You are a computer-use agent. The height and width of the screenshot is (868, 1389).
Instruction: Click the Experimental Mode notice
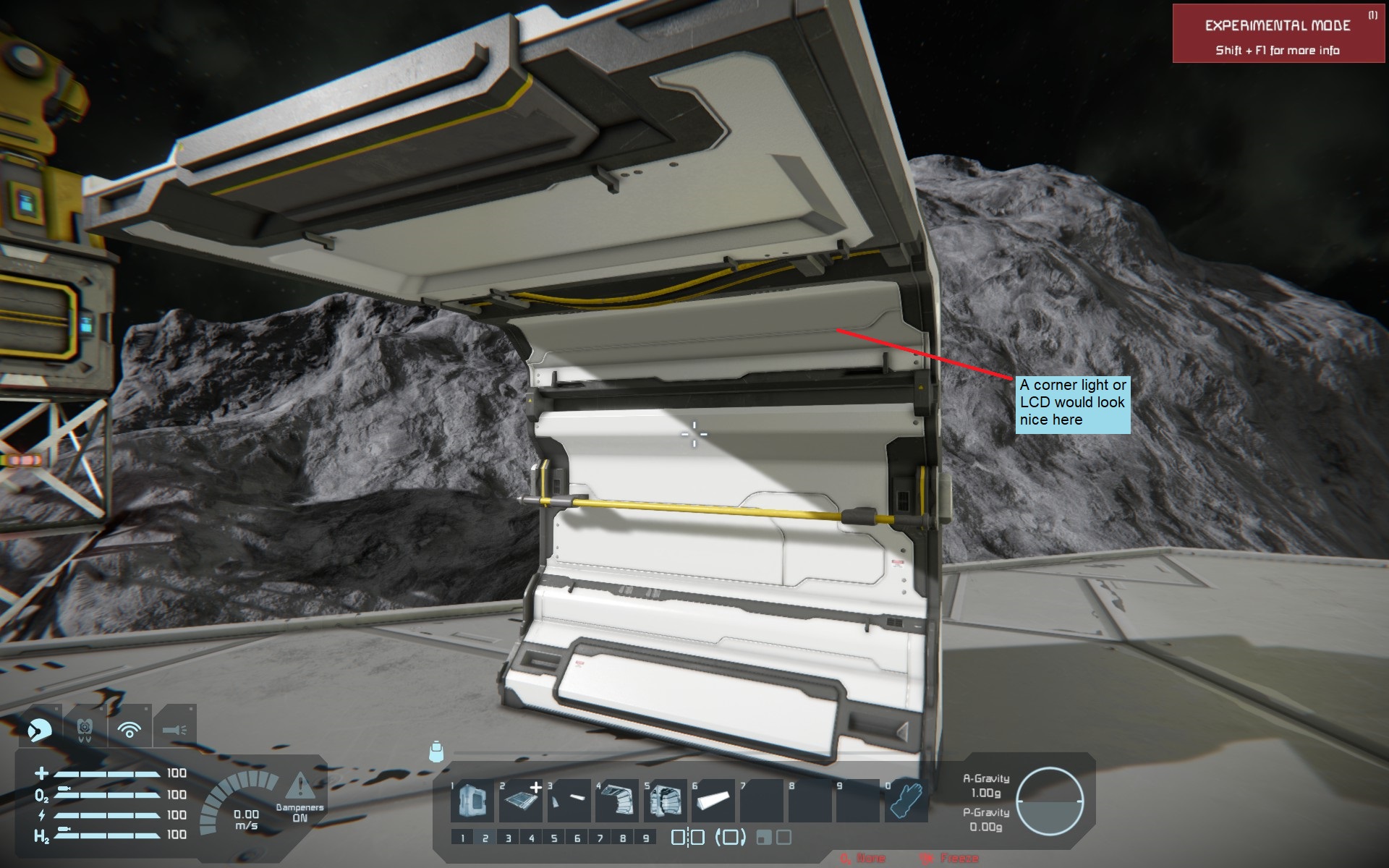(x=1278, y=34)
